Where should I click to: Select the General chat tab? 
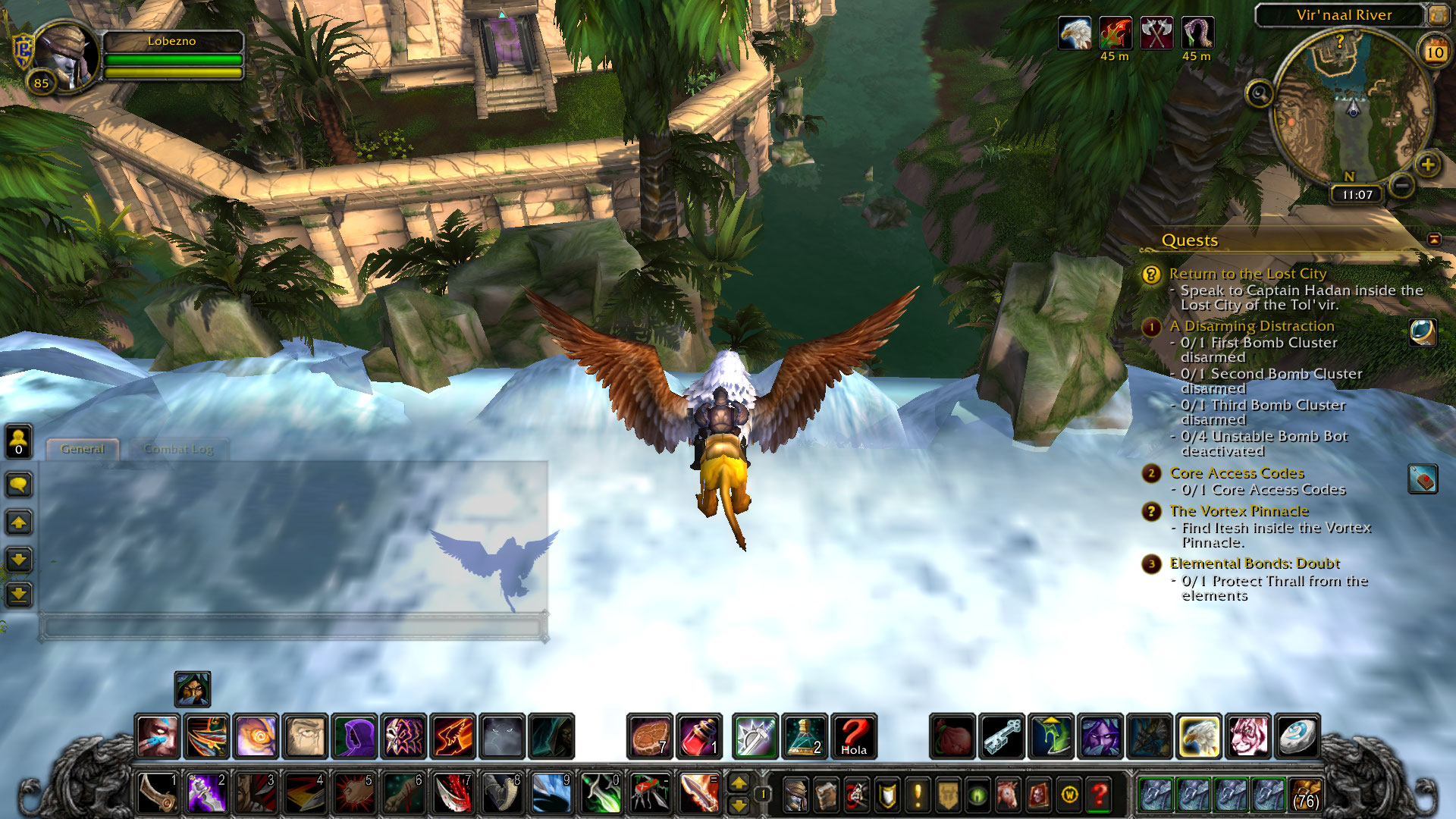(x=82, y=449)
